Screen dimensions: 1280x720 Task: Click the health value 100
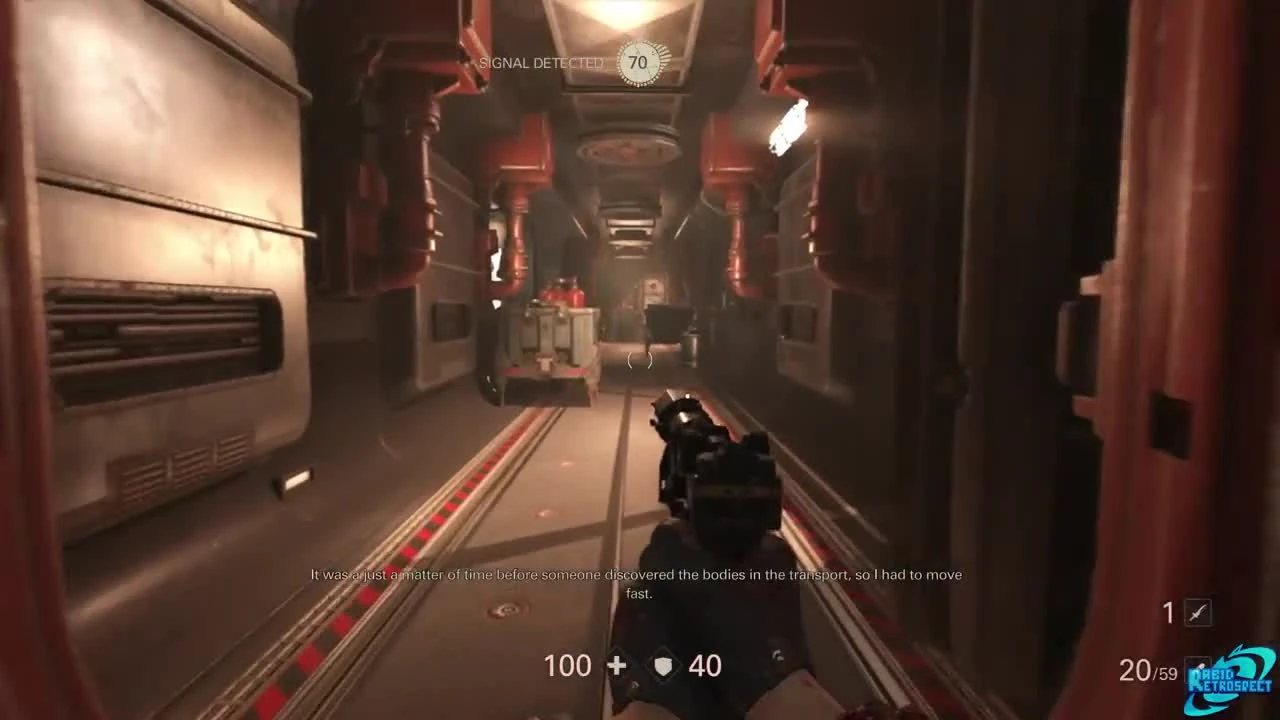(567, 665)
